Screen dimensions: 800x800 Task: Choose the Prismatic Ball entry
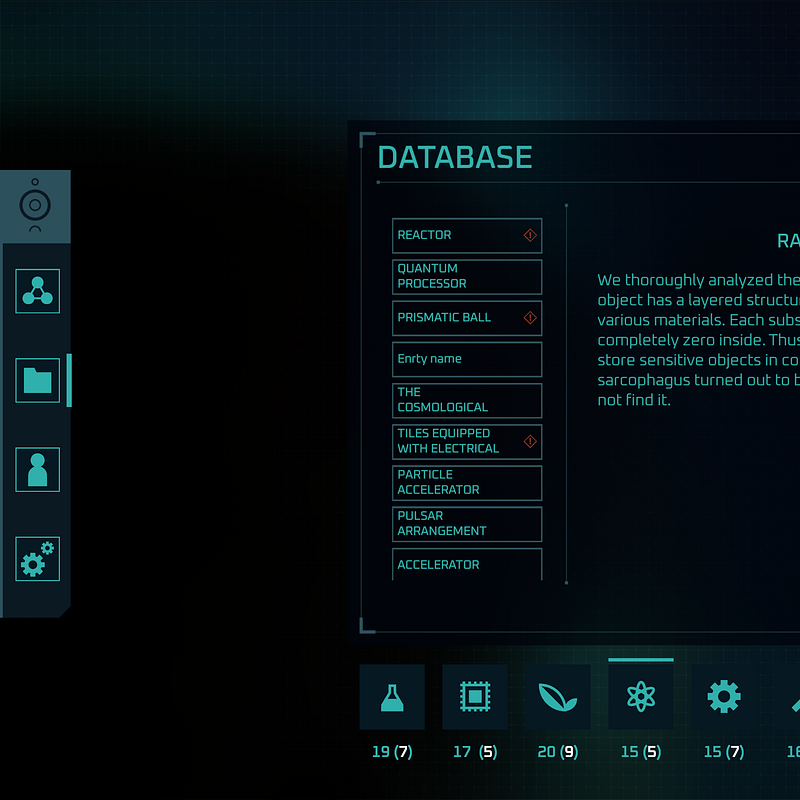coord(466,318)
